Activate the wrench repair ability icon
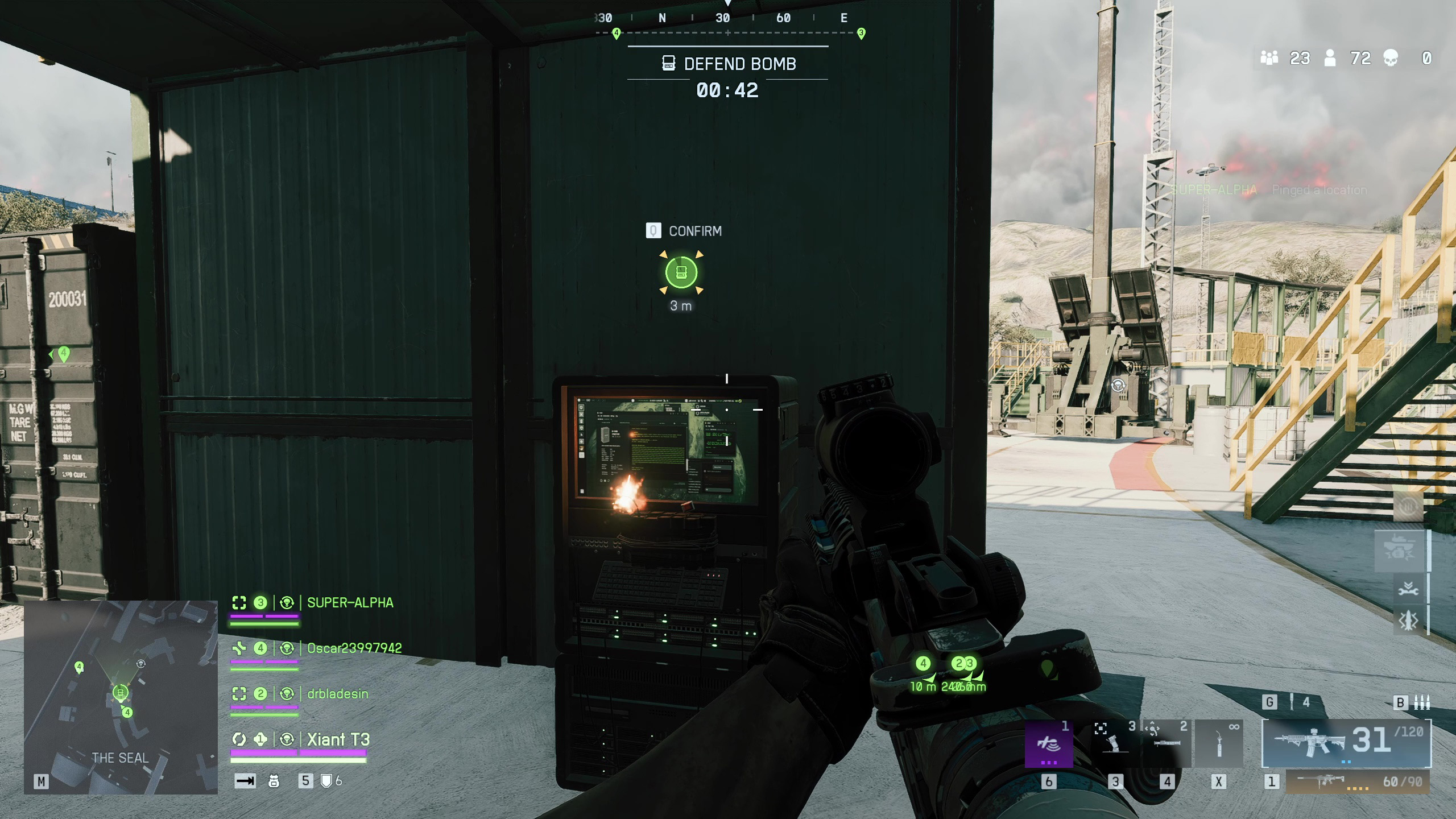Image resolution: width=1456 pixels, height=819 pixels. pos(1408,589)
